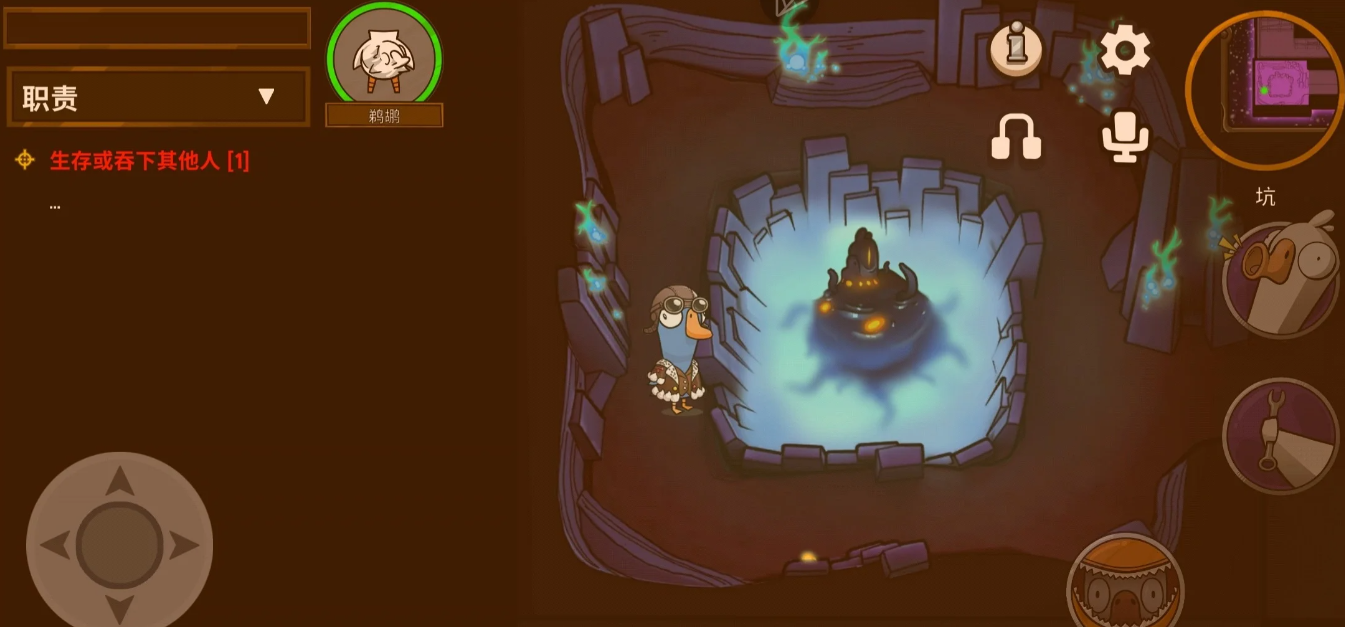Select the 生存或吞下其他人 objective entry
Image resolution: width=1345 pixels, height=627 pixels.
tap(150, 160)
